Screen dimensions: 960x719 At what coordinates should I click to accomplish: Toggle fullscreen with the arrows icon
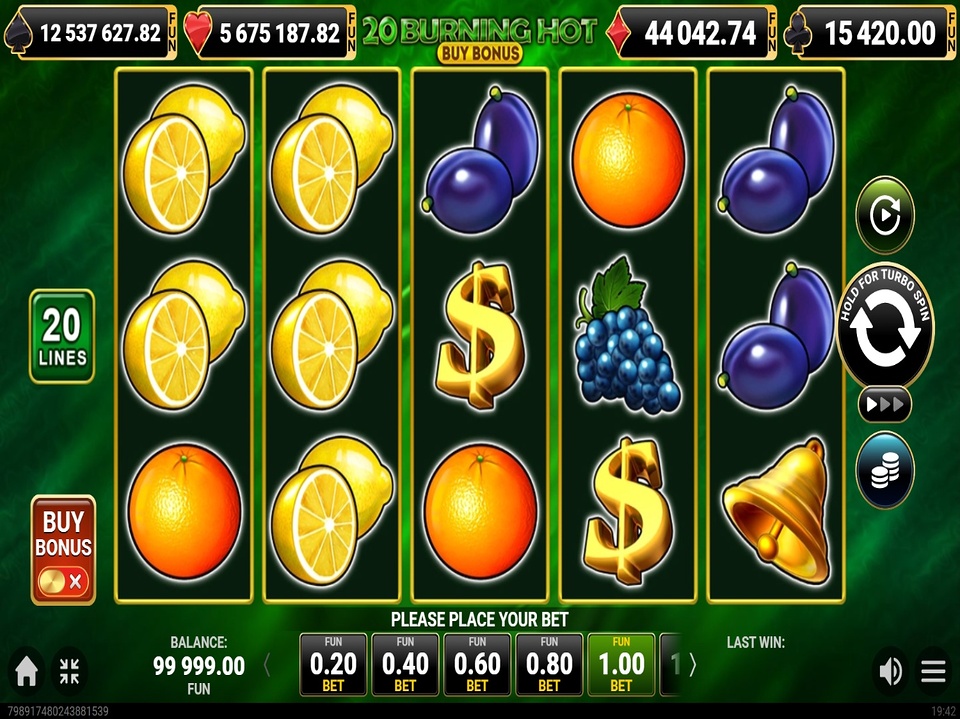[70, 672]
